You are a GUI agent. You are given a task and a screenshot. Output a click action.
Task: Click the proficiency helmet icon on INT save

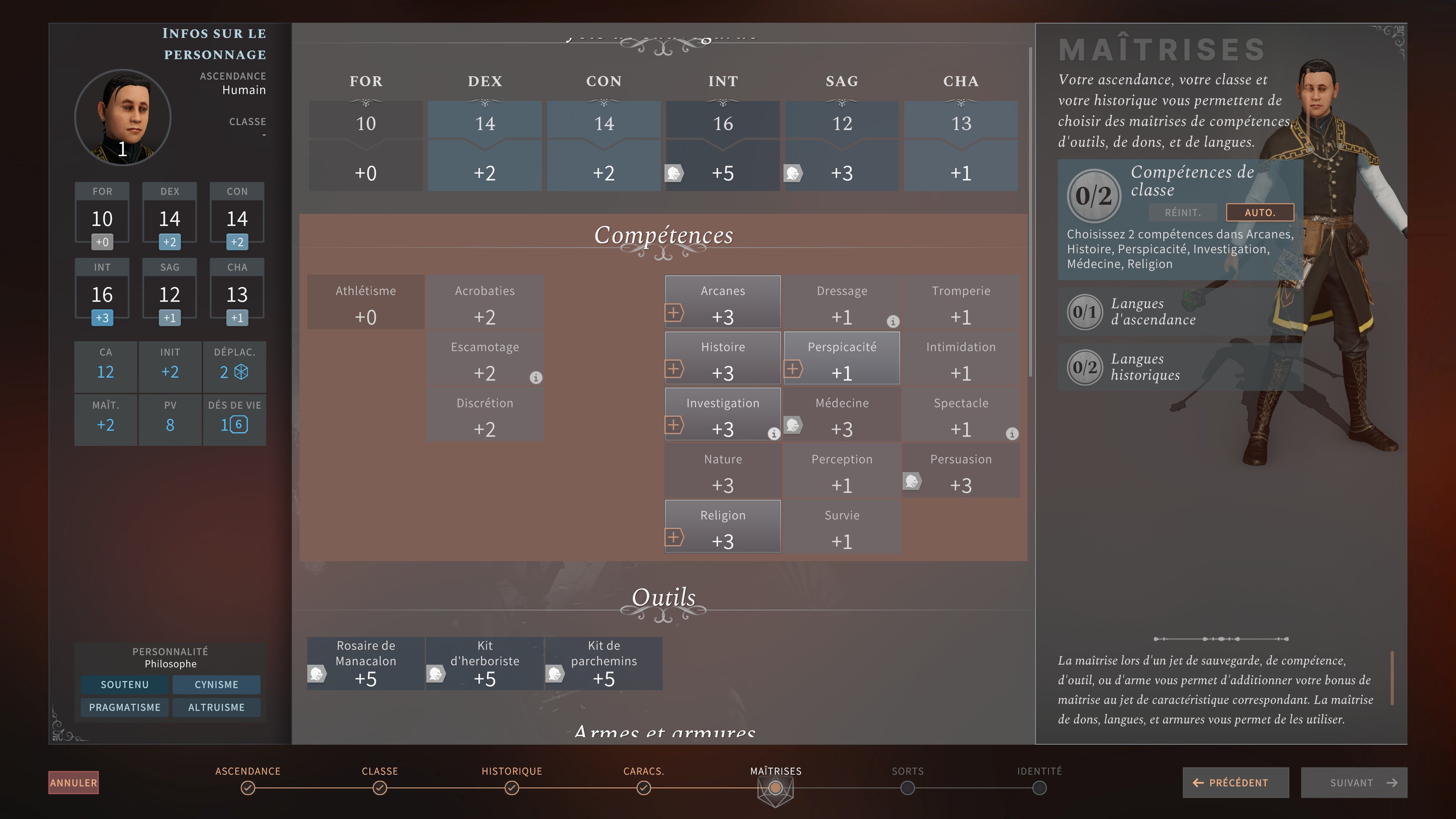point(674,174)
